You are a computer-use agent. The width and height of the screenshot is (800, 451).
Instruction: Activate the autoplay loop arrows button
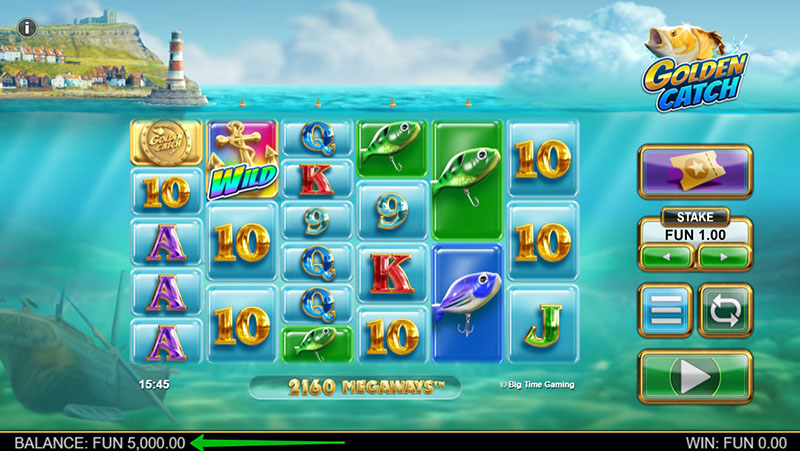725,312
